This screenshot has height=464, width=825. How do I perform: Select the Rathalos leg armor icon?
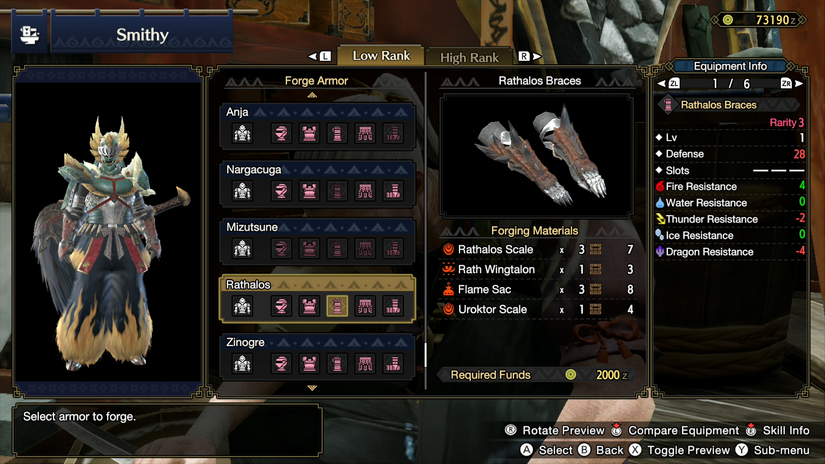393,306
